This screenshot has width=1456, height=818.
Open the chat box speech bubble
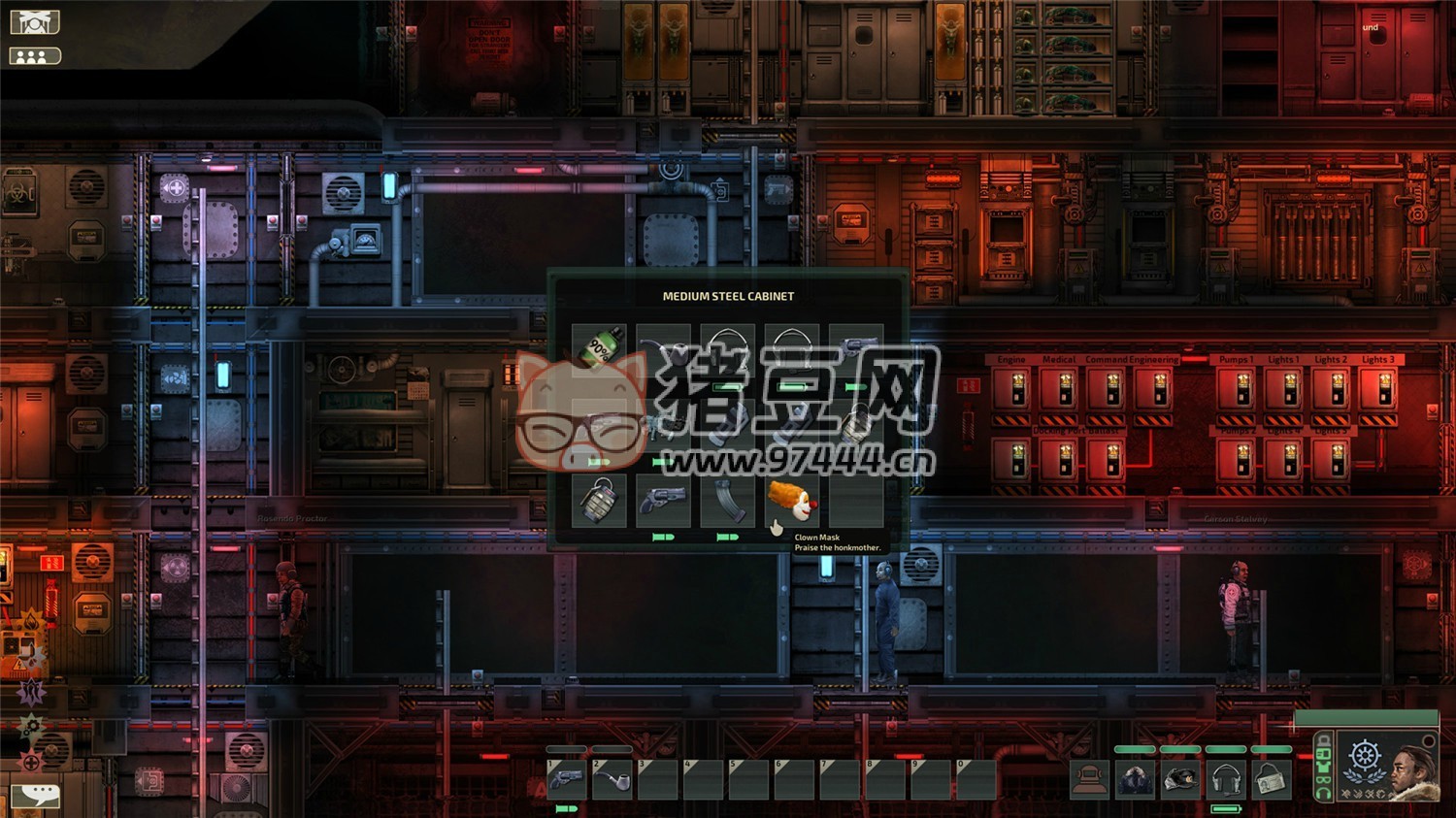click(x=36, y=796)
